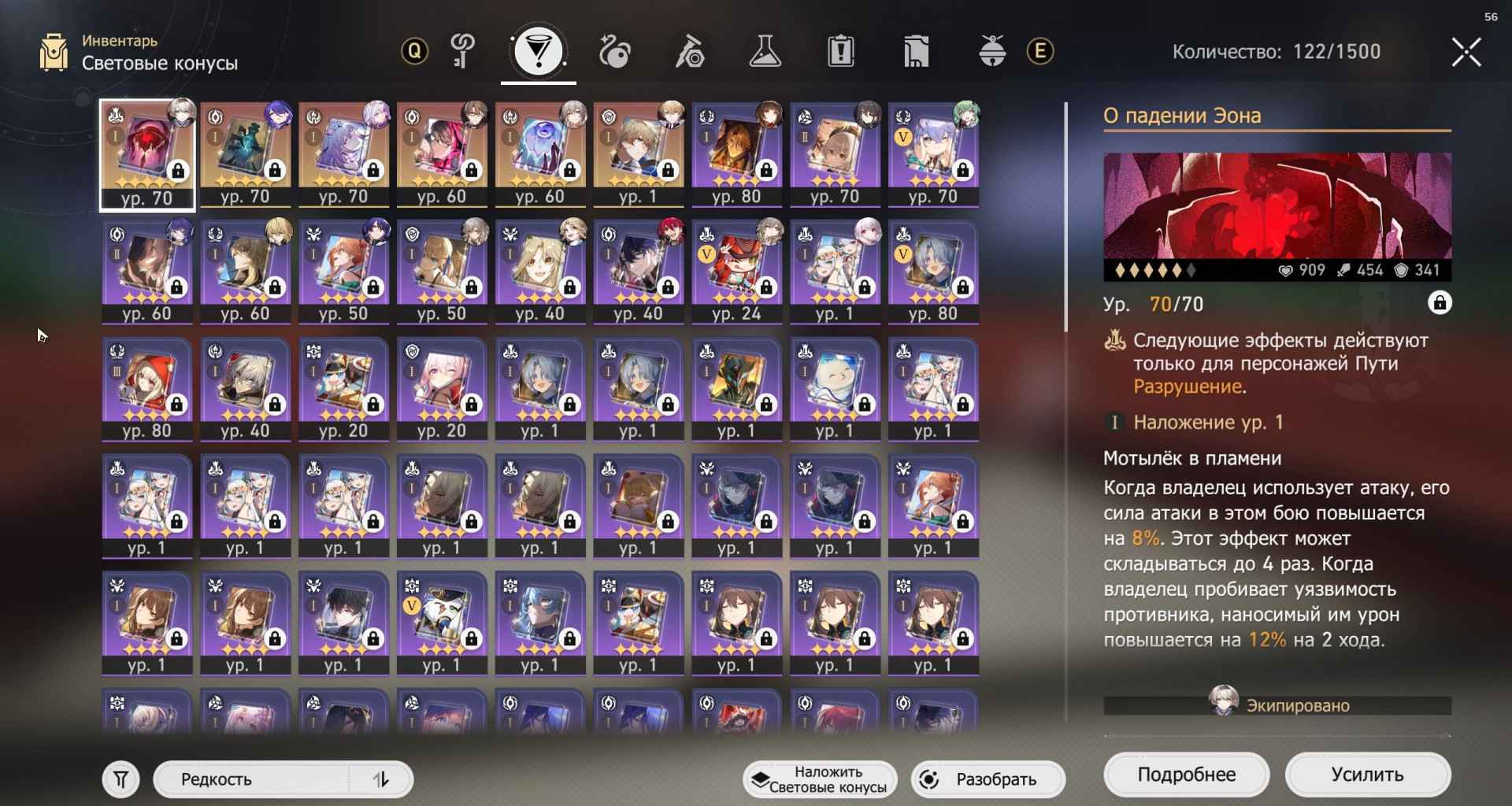
Task: Open the Valuables inventory category
Action: (x=917, y=51)
